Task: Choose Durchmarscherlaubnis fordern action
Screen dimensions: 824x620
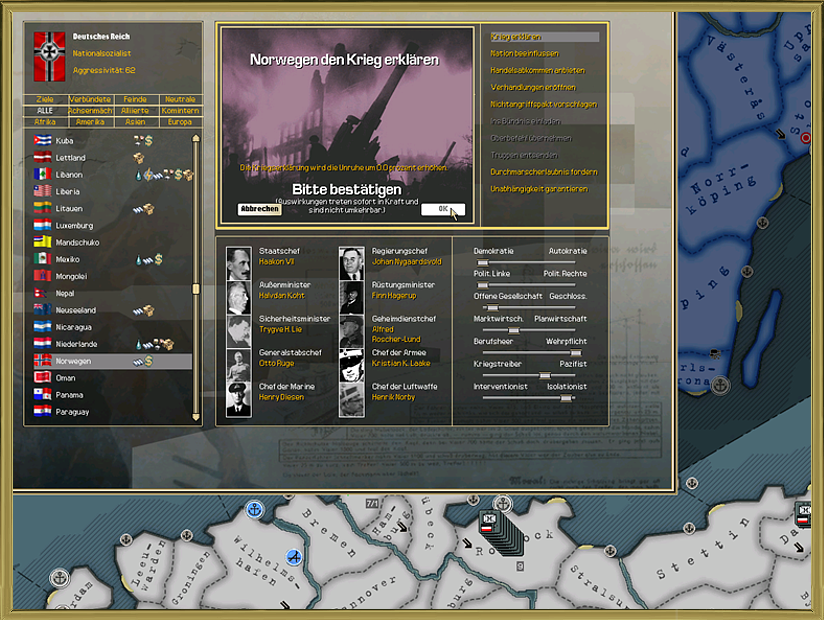Action: (543, 172)
